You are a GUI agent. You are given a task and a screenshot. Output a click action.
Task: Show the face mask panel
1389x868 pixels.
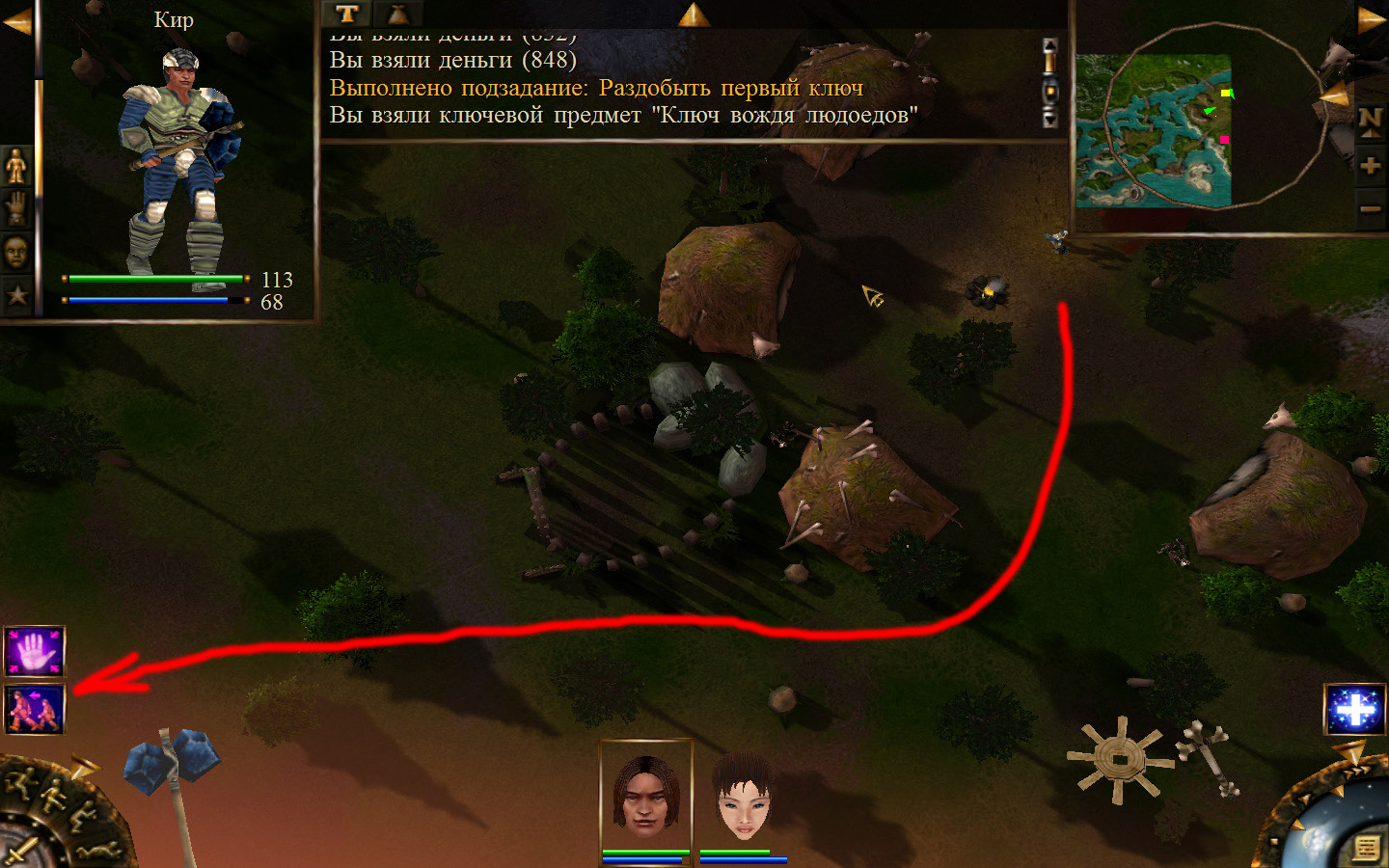tap(16, 252)
